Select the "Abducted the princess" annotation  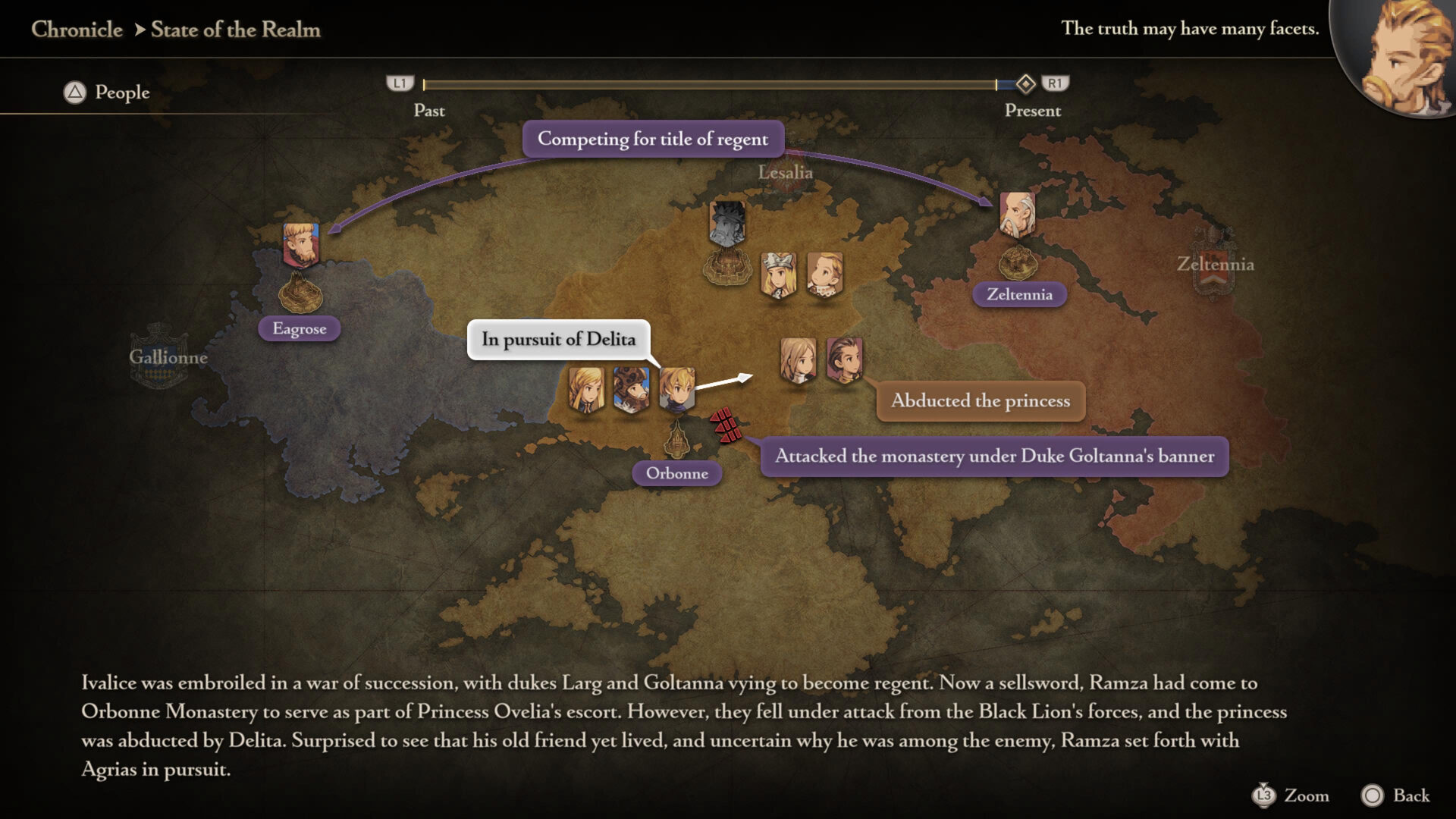pyautogui.click(x=981, y=400)
